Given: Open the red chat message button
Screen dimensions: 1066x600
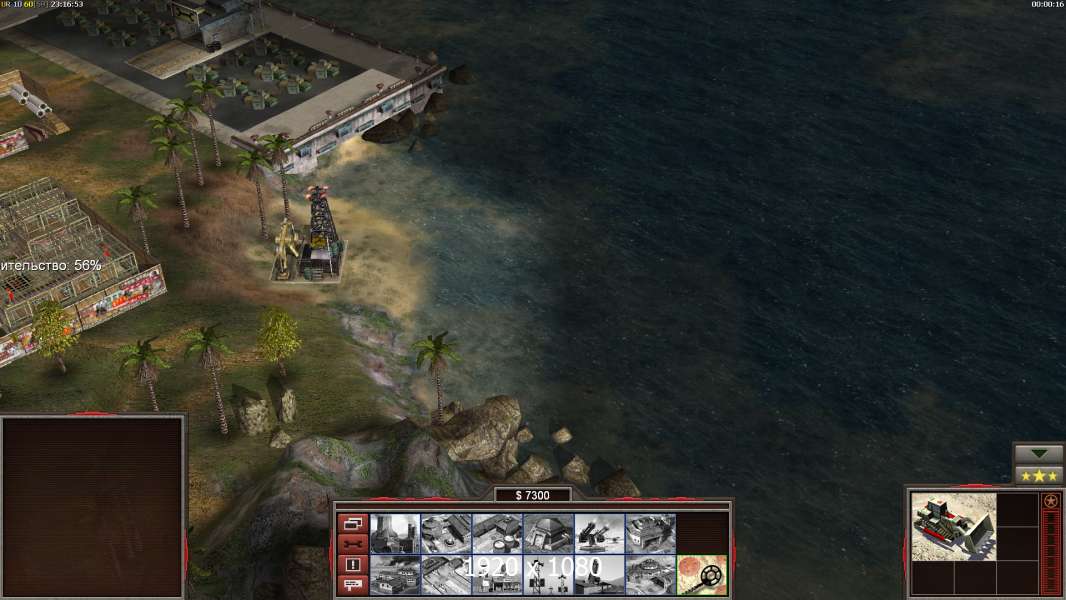Looking at the screenshot, I should pos(352,586).
